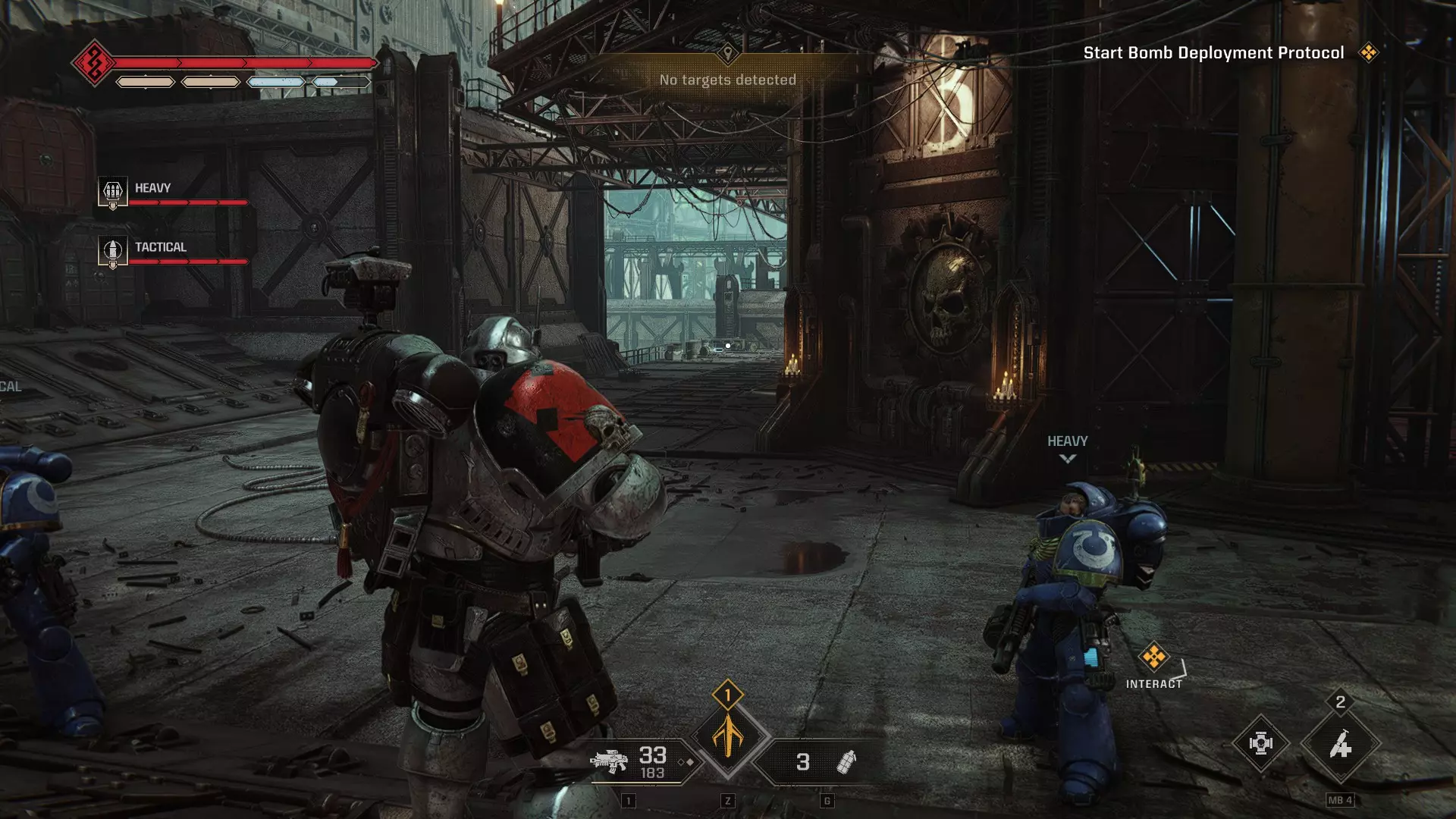
Task: Choose the frag grenade icon
Action: point(846,761)
